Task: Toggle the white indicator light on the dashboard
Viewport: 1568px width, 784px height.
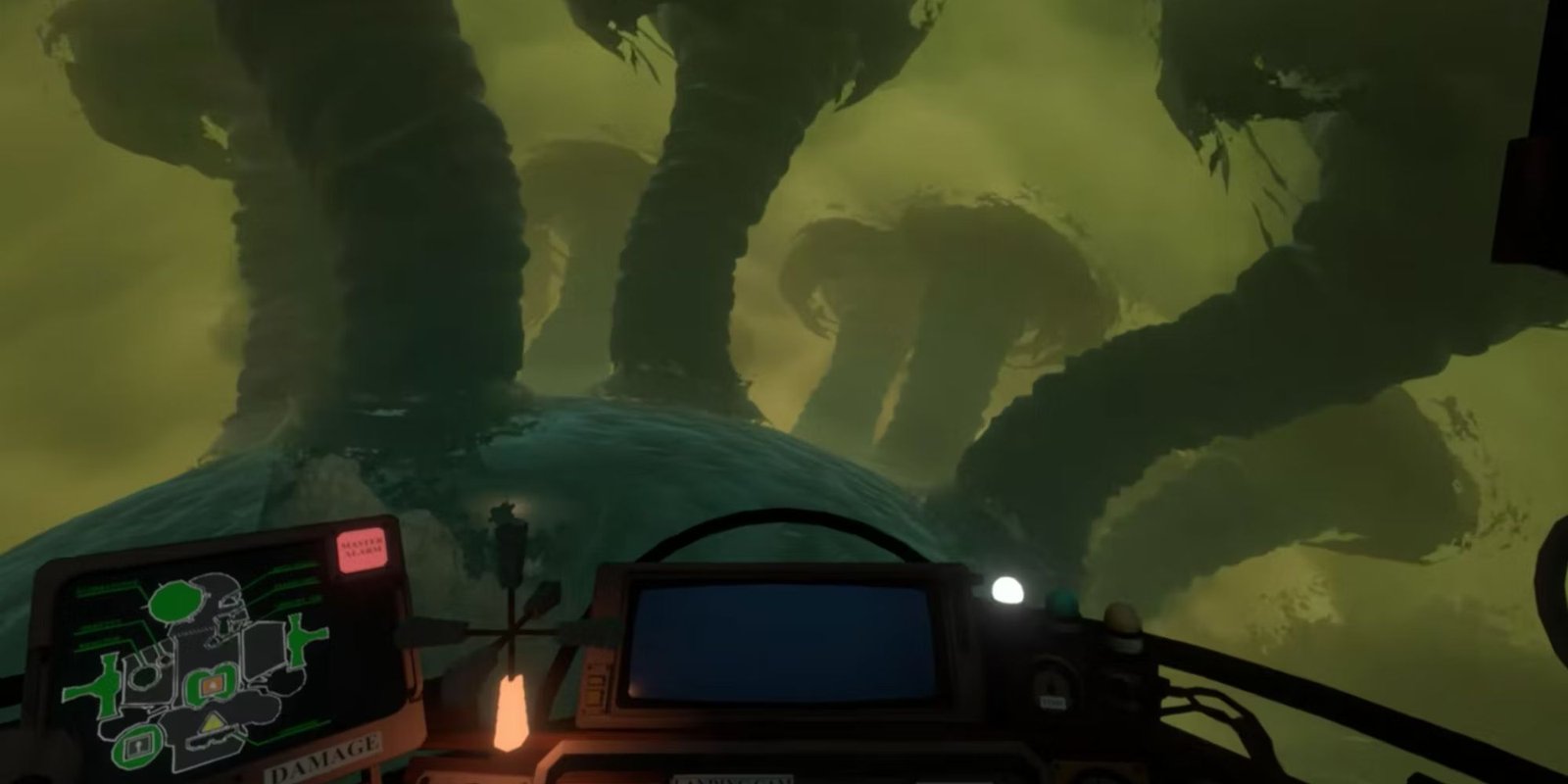Action: coord(1006,590)
